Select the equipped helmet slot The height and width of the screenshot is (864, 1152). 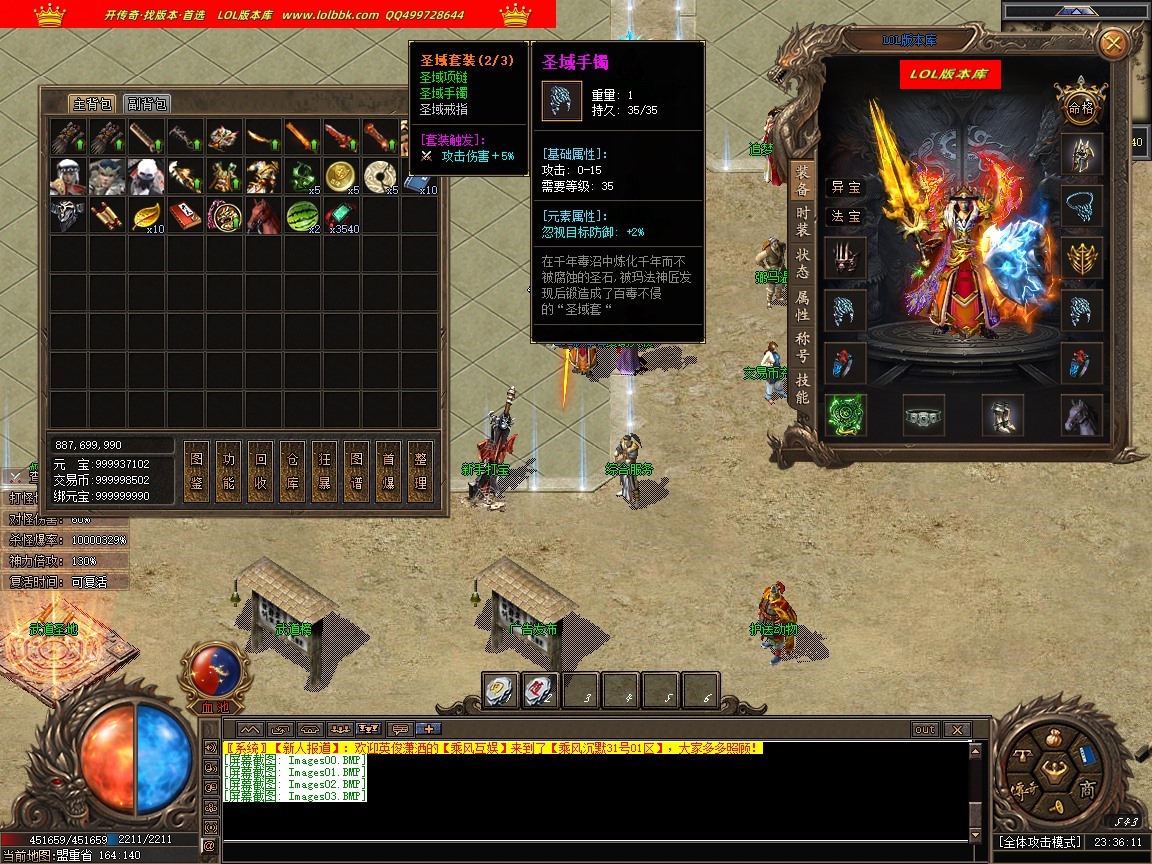click(1082, 153)
